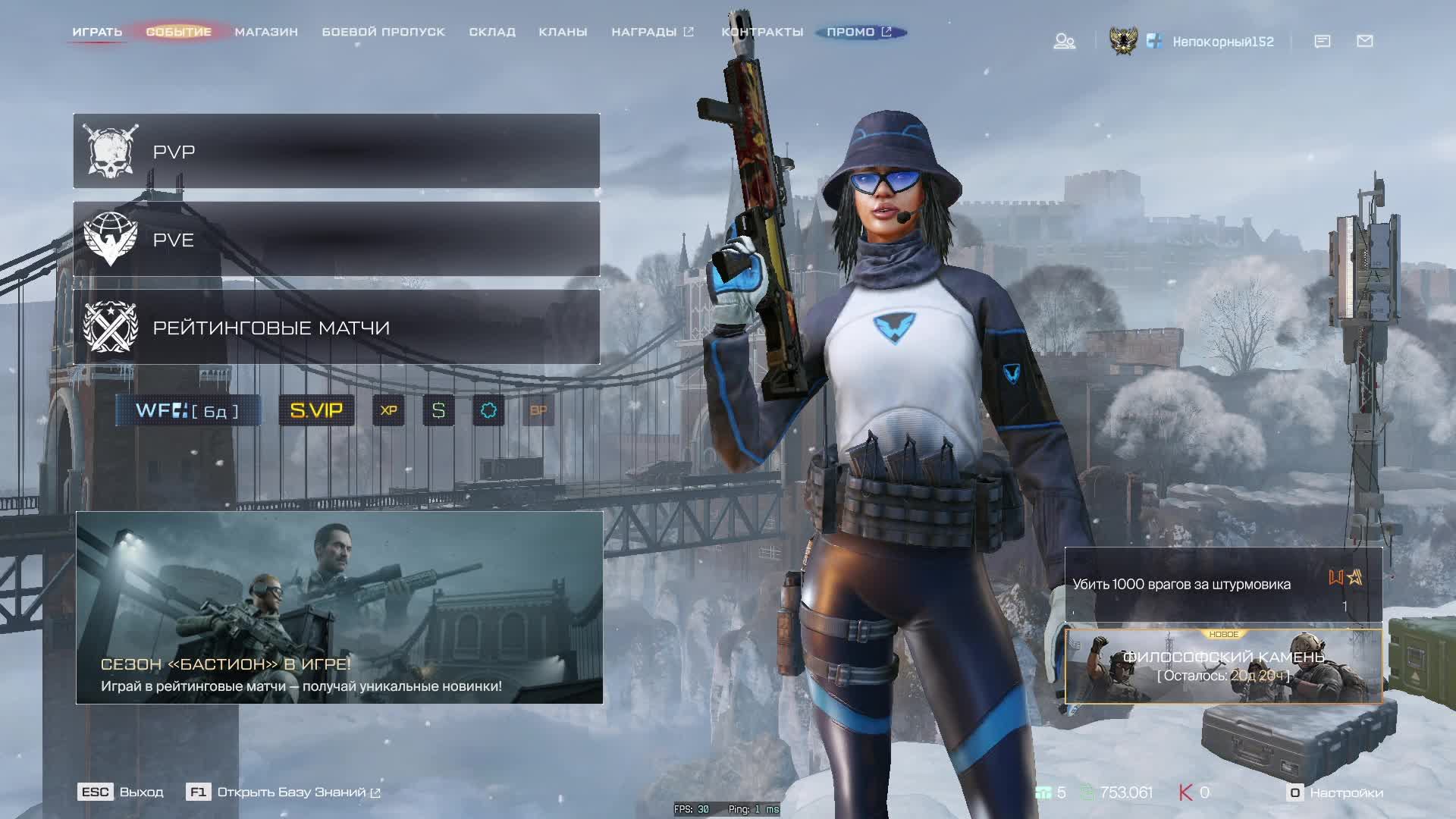Open the КОНТРАКТЫ tab
This screenshot has height=819, width=1456.
(x=762, y=32)
